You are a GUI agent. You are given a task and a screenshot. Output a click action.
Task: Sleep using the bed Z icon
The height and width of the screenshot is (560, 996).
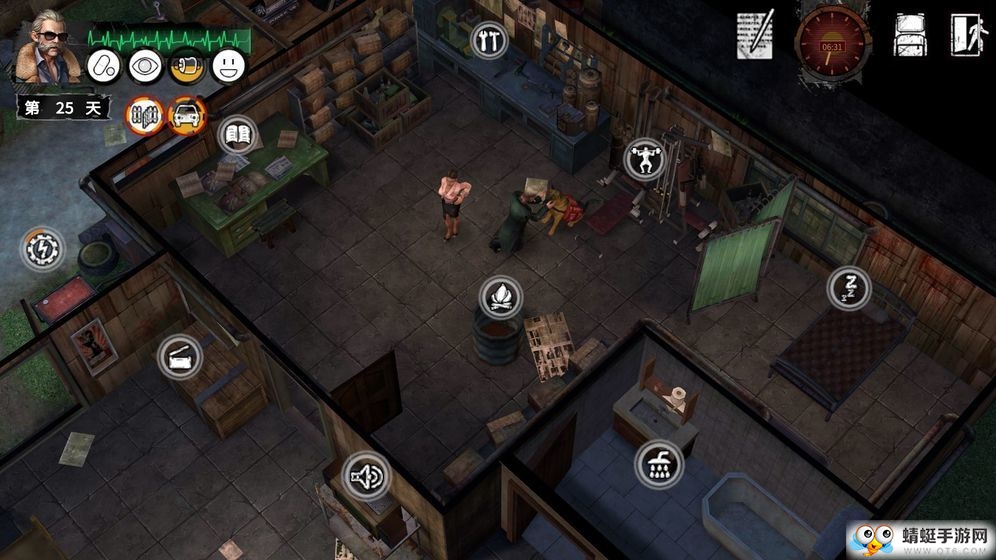[848, 288]
